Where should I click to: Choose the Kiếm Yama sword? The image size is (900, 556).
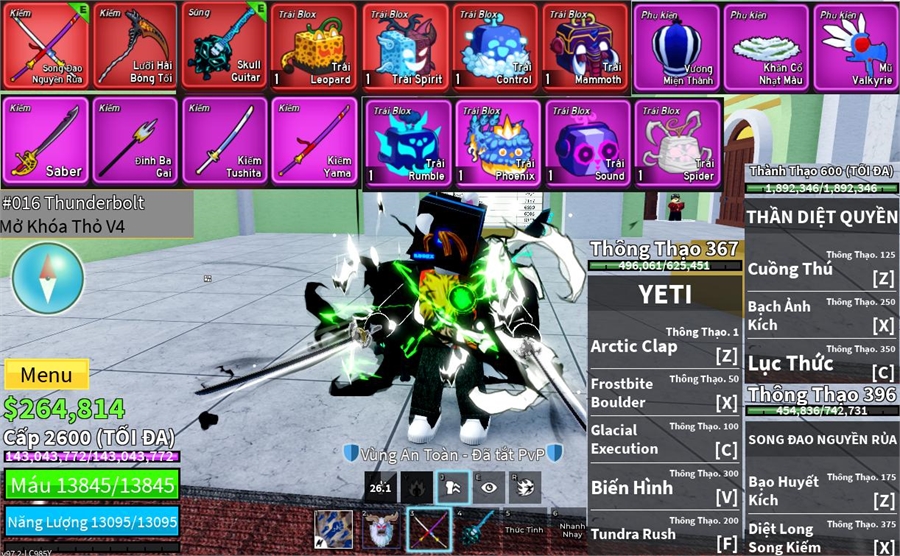[315, 141]
